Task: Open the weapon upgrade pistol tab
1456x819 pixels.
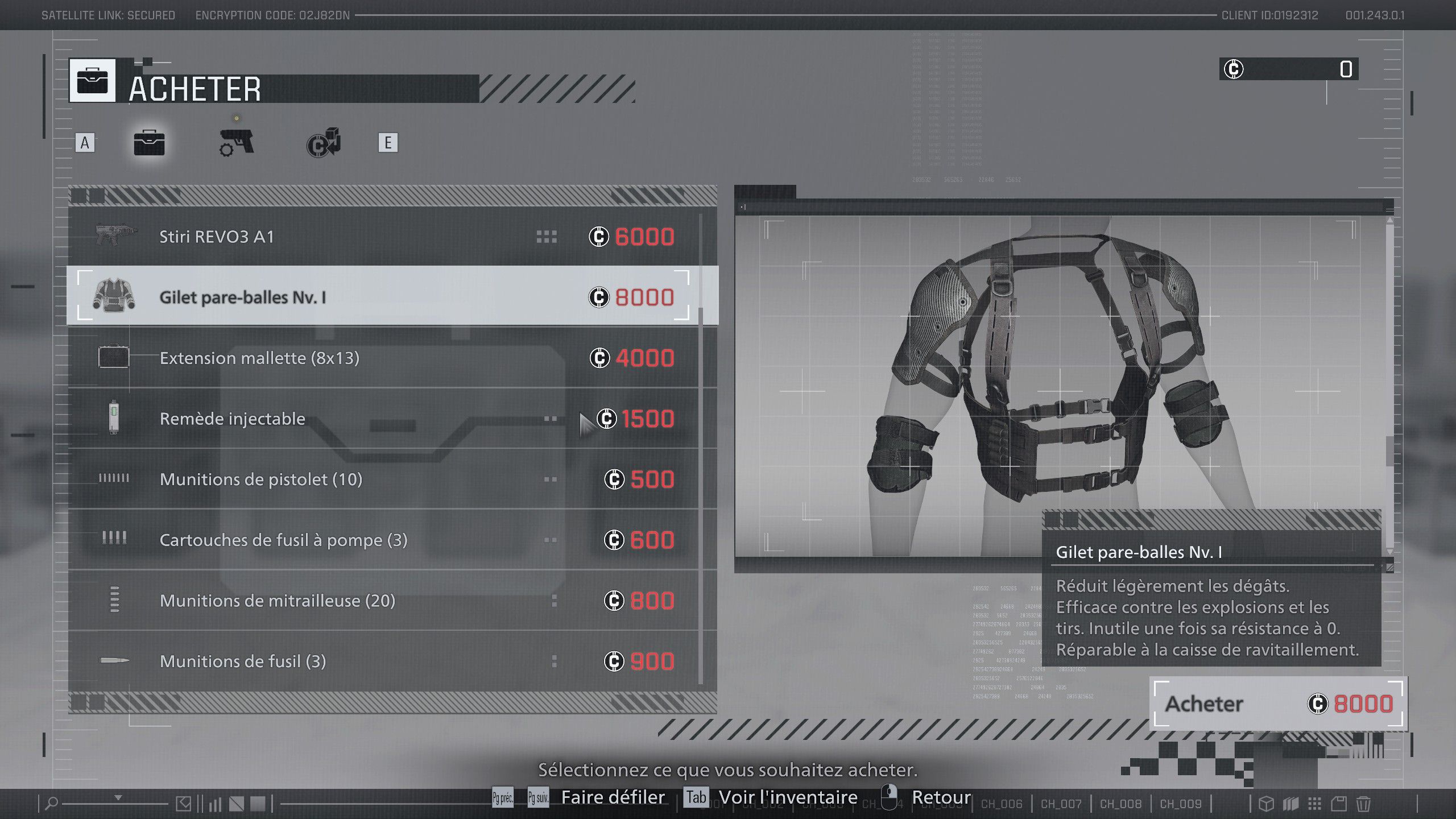Action: coord(237,142)
